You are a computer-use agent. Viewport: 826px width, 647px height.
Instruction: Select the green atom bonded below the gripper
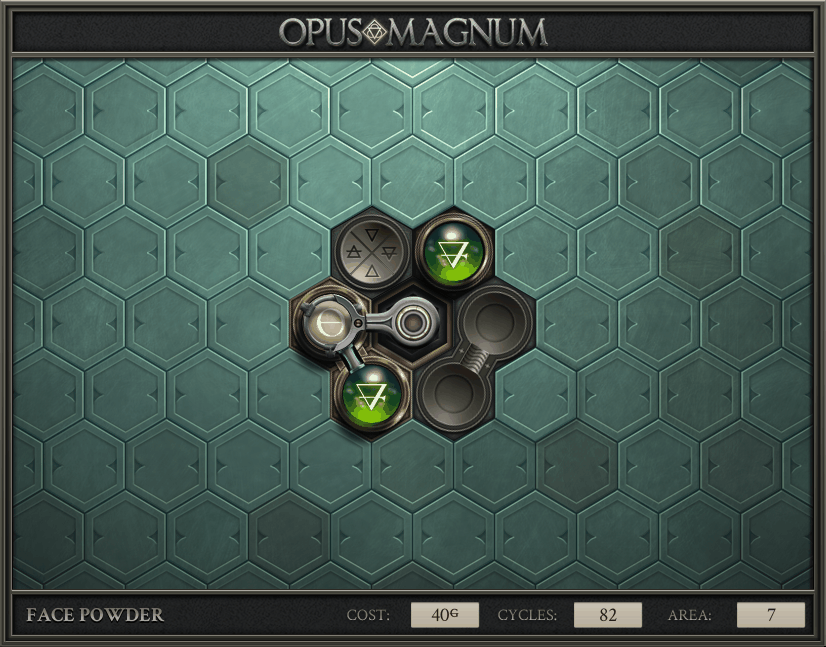372,393
